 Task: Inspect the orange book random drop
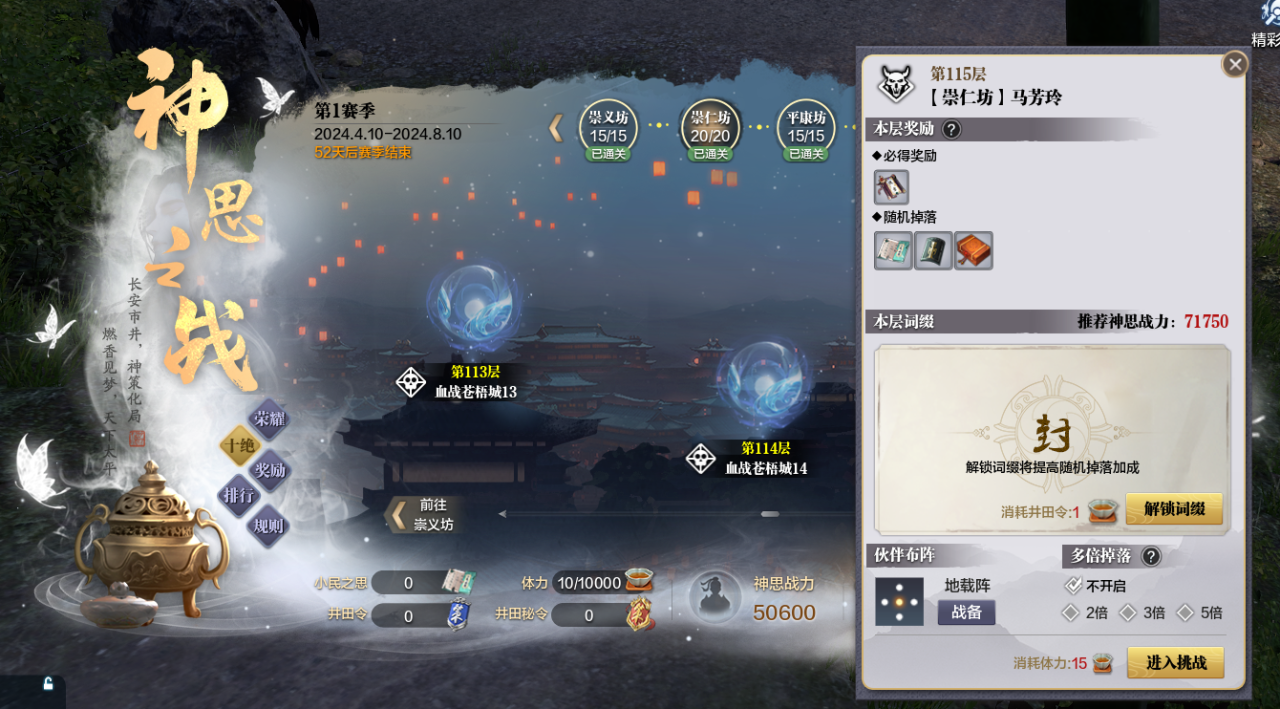pyautogui.click(x=973, y=251)
